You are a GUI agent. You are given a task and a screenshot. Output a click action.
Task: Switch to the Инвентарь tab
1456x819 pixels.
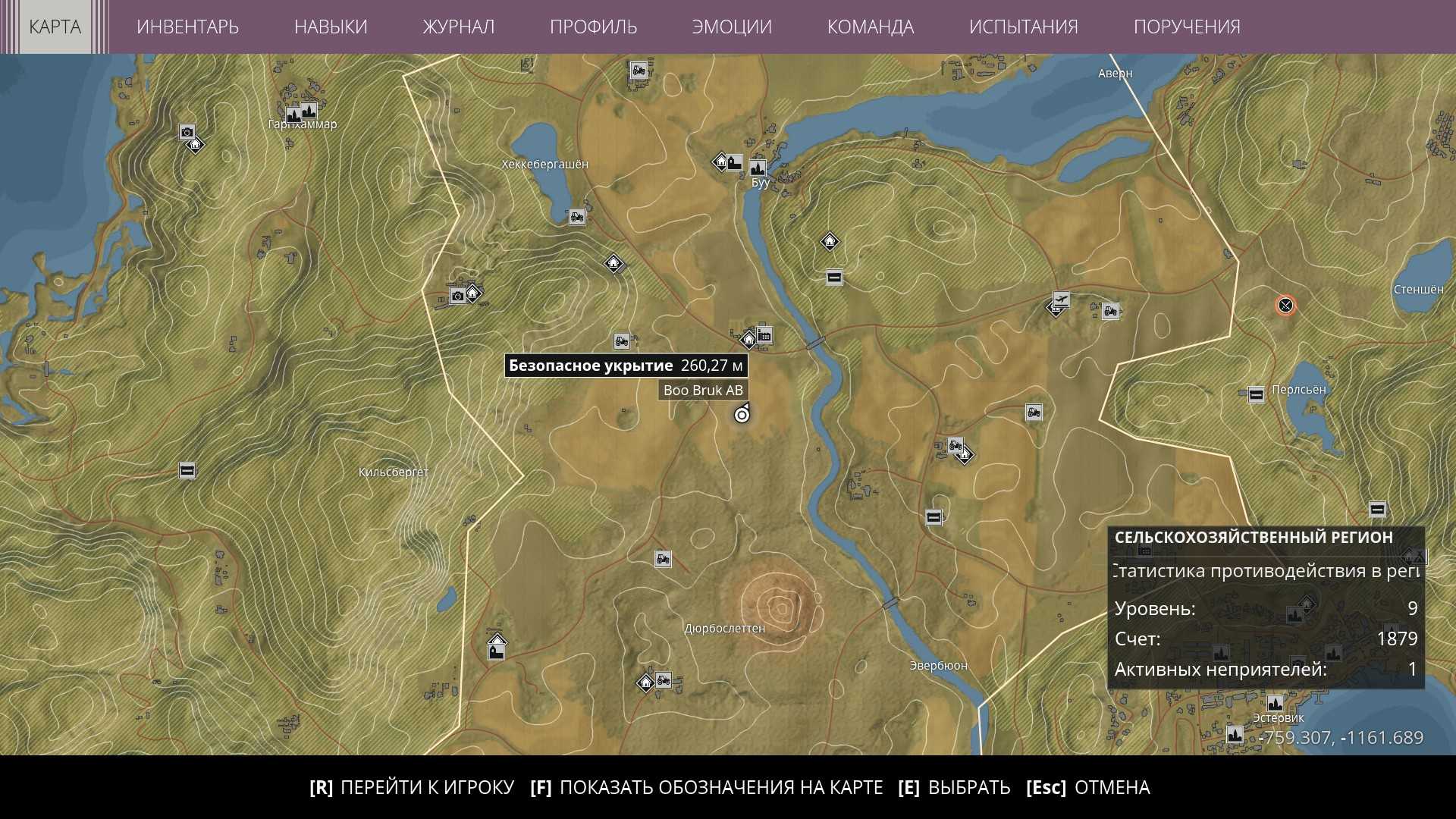point(187,27)
